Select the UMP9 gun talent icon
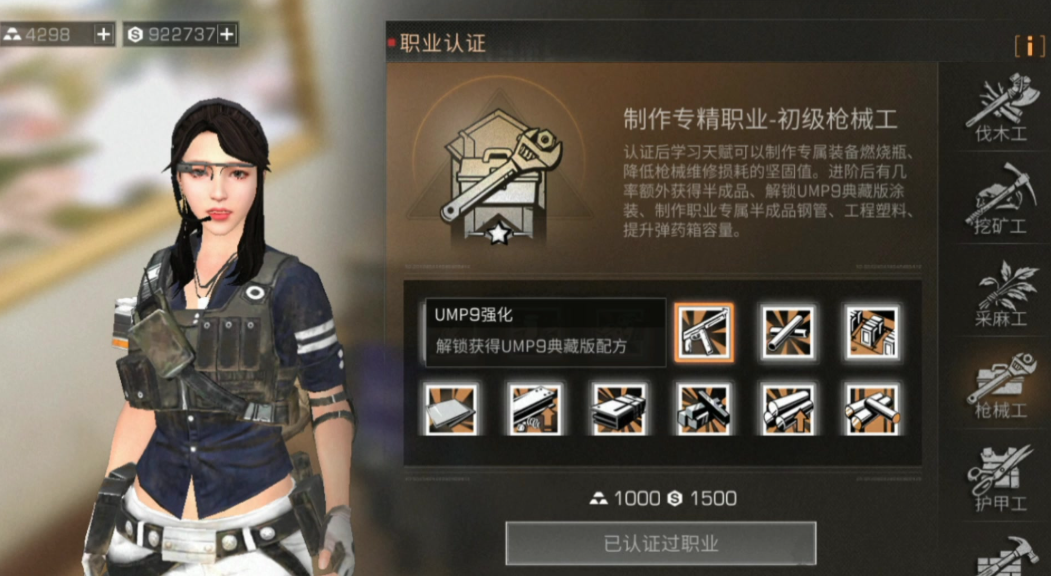 point(704,332)
